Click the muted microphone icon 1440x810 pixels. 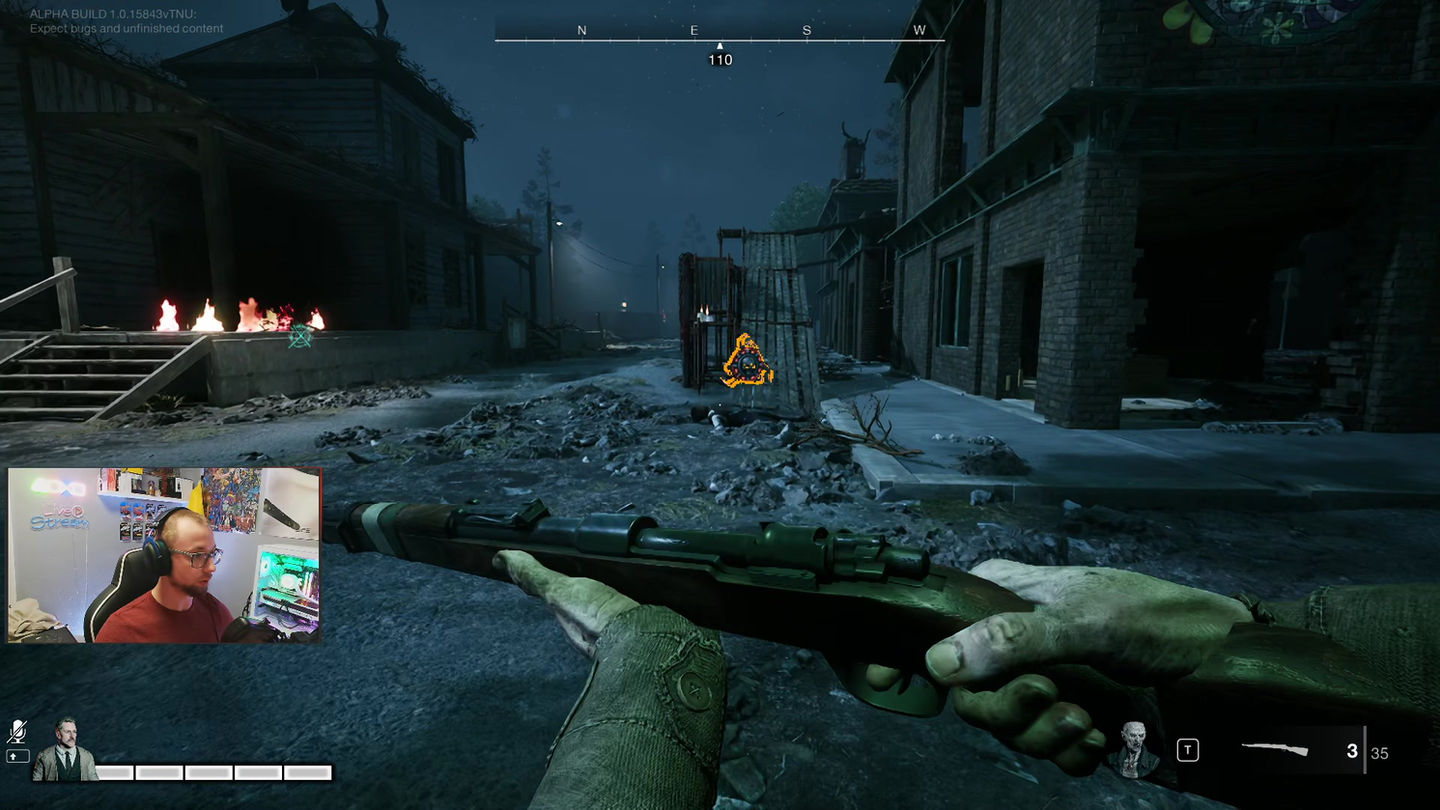point(18,732)
